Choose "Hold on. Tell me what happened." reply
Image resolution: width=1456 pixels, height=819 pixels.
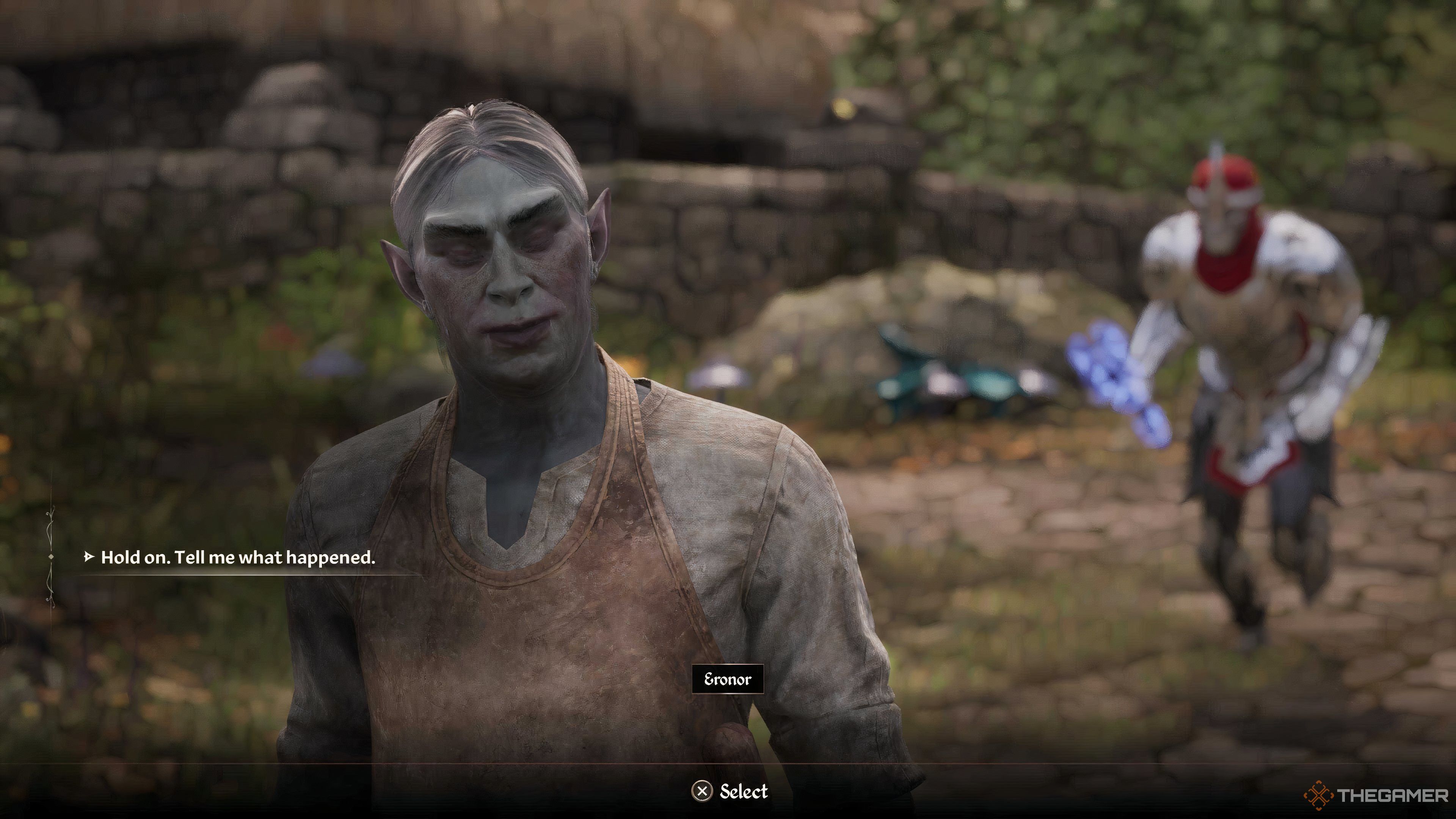(237, 558)
